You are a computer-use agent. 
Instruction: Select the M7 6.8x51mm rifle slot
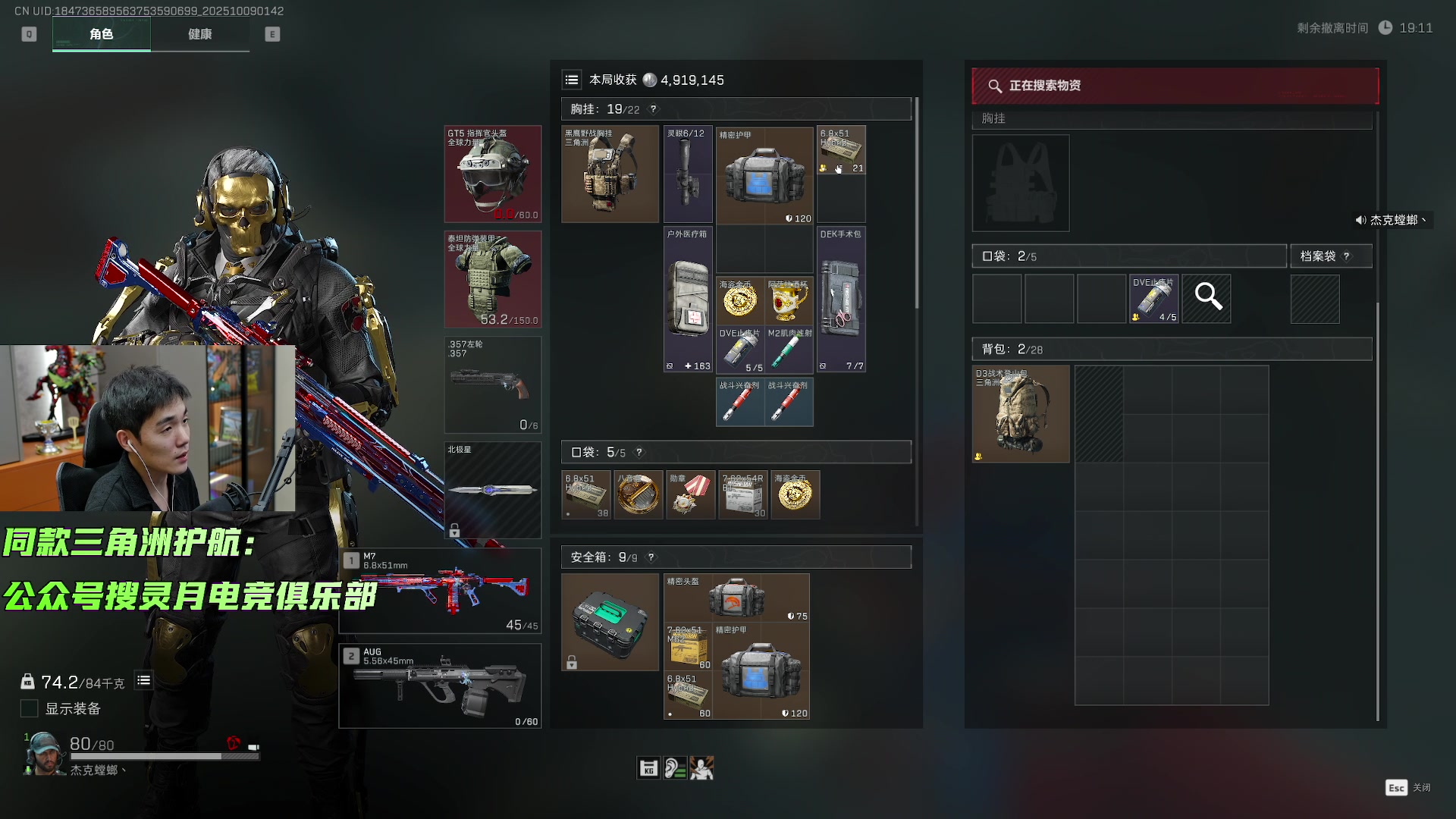coord(440,590)
